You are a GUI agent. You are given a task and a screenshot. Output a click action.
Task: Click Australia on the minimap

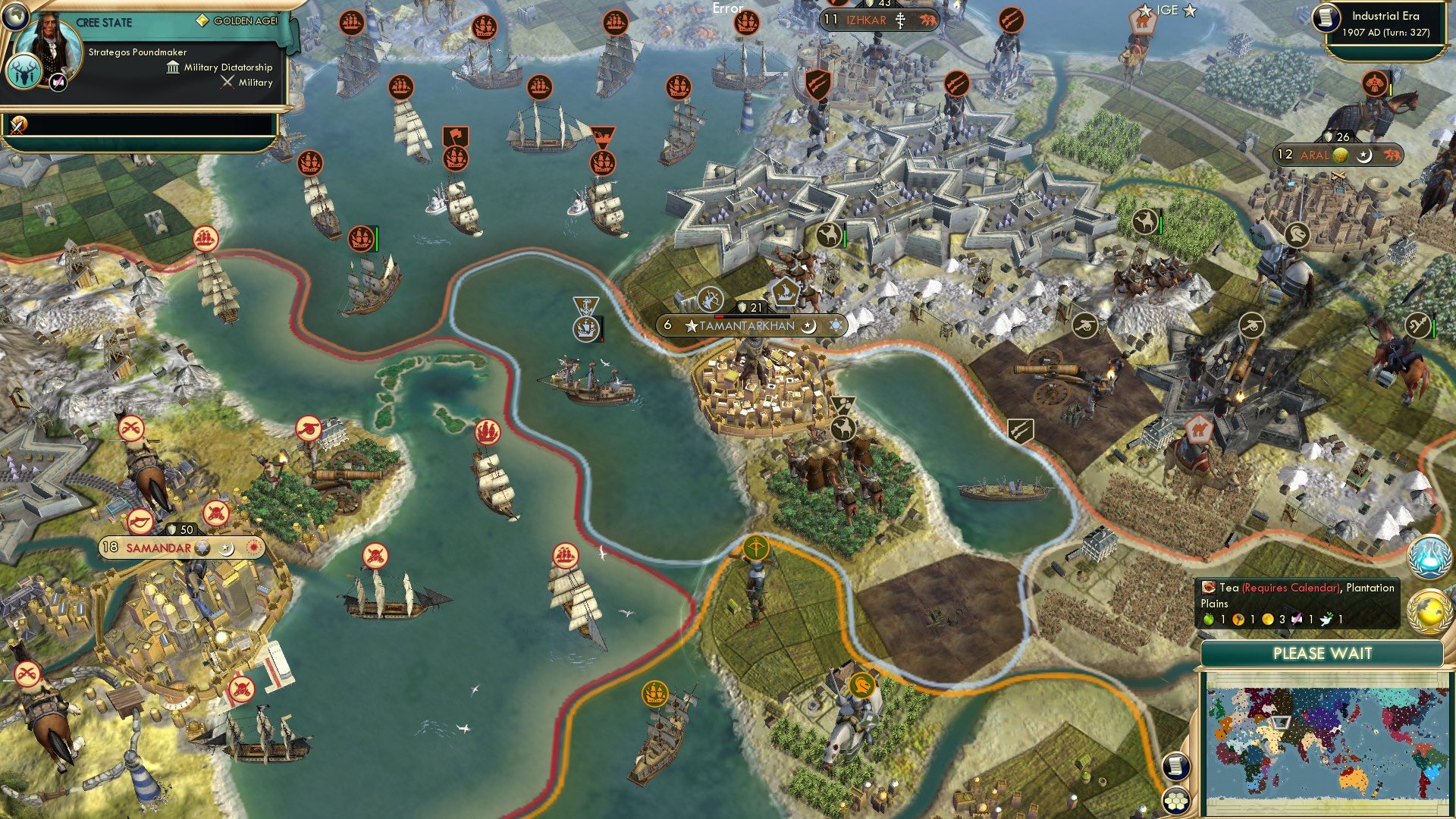coord(1351,779)
